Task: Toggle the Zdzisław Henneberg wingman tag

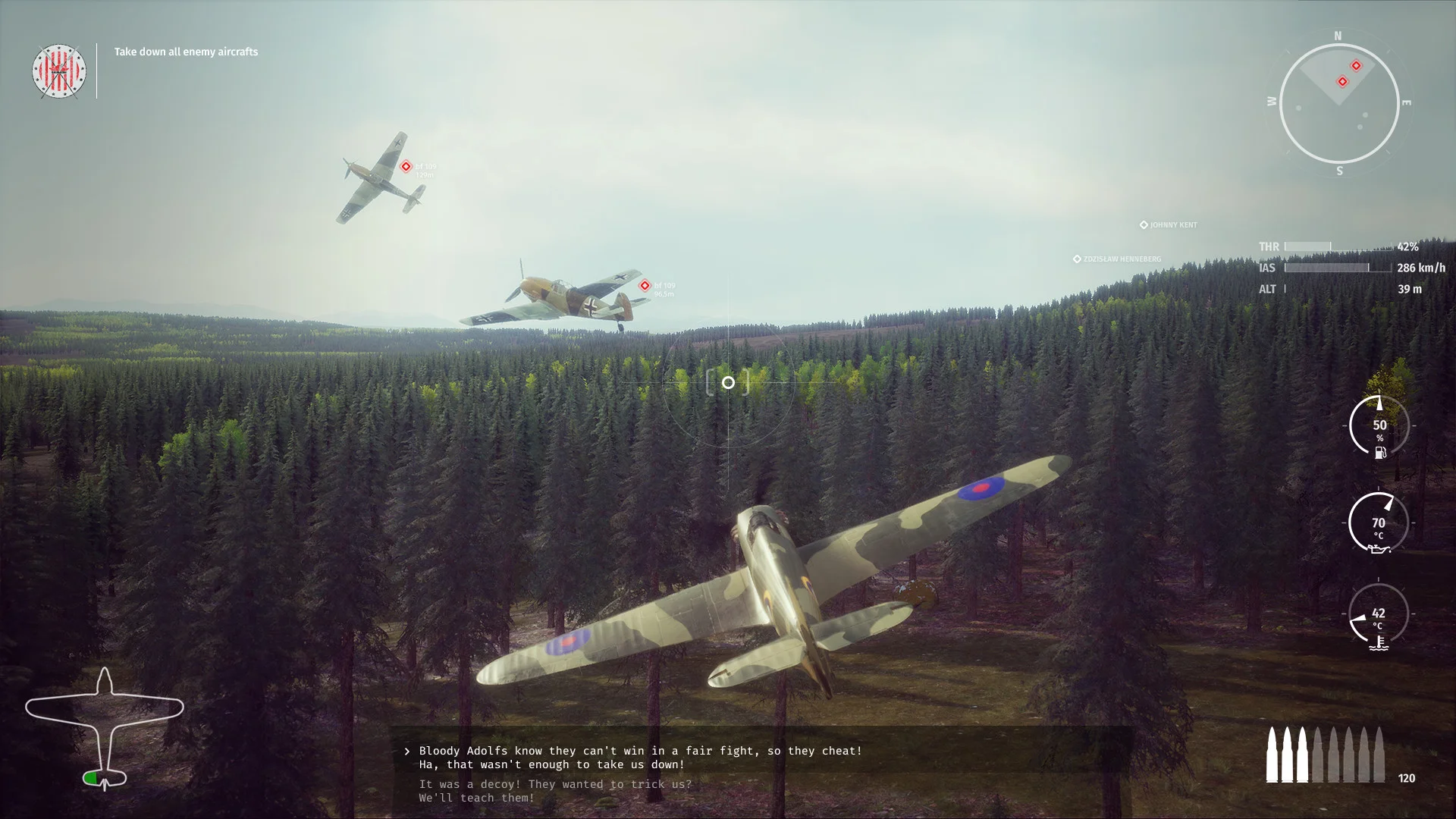Action: click(1116, 258)
